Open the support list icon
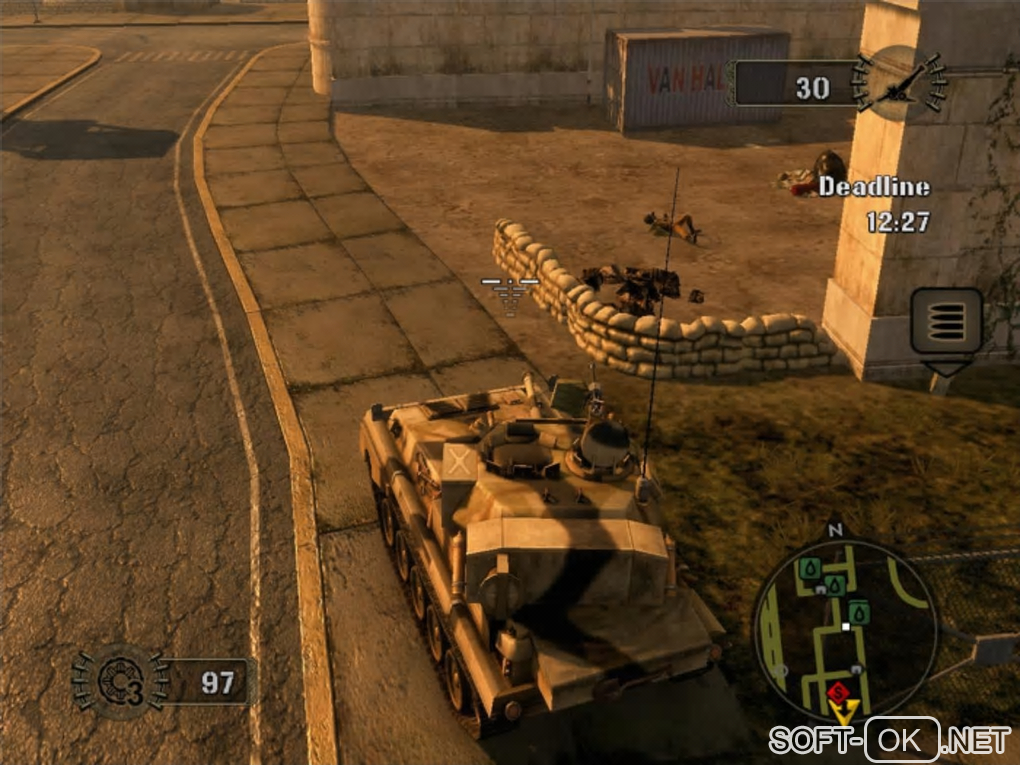The width and height of the screenshot is (1020, 765). (946, 321)
